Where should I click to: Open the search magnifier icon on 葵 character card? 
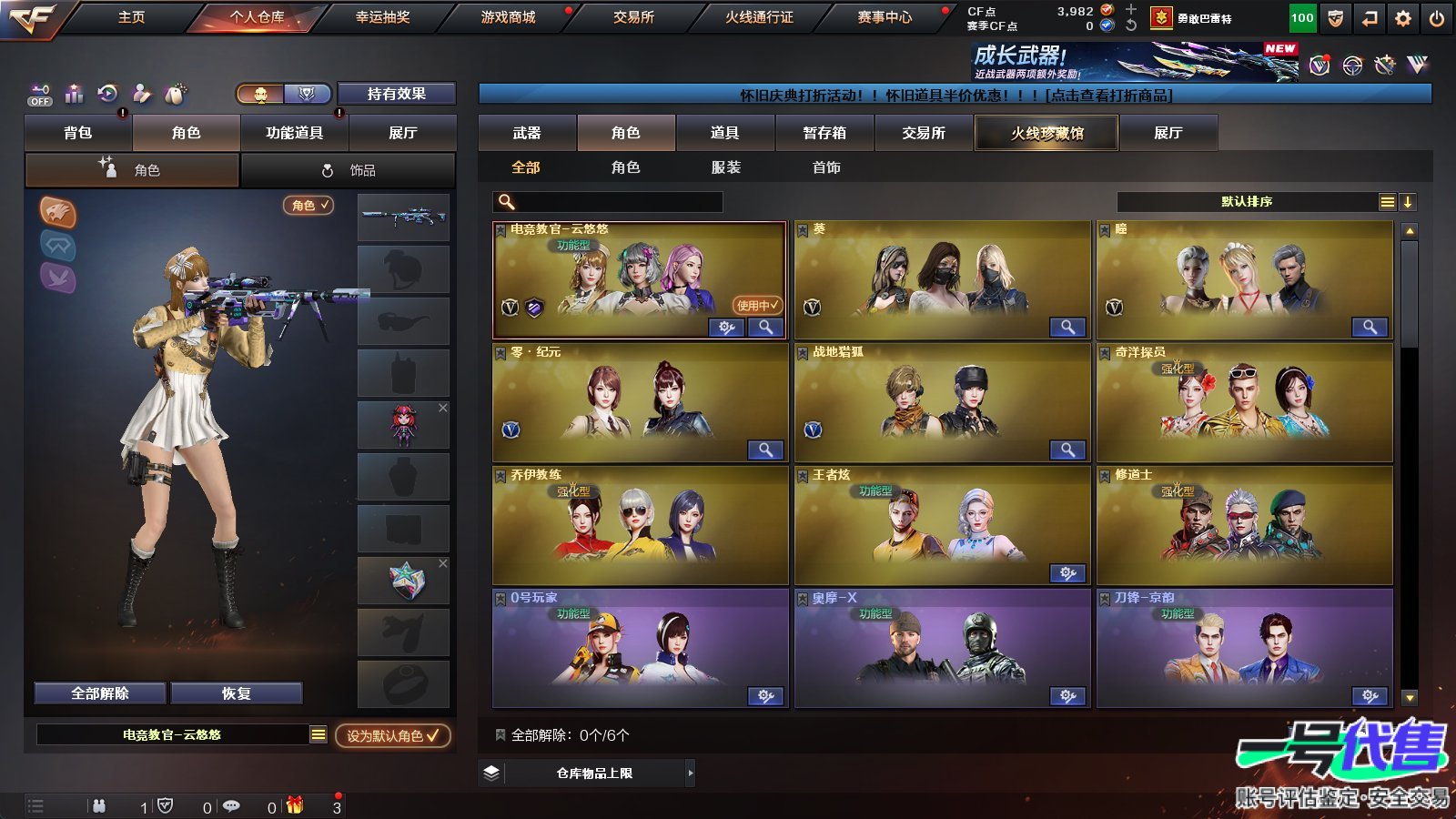[1066, 327]
